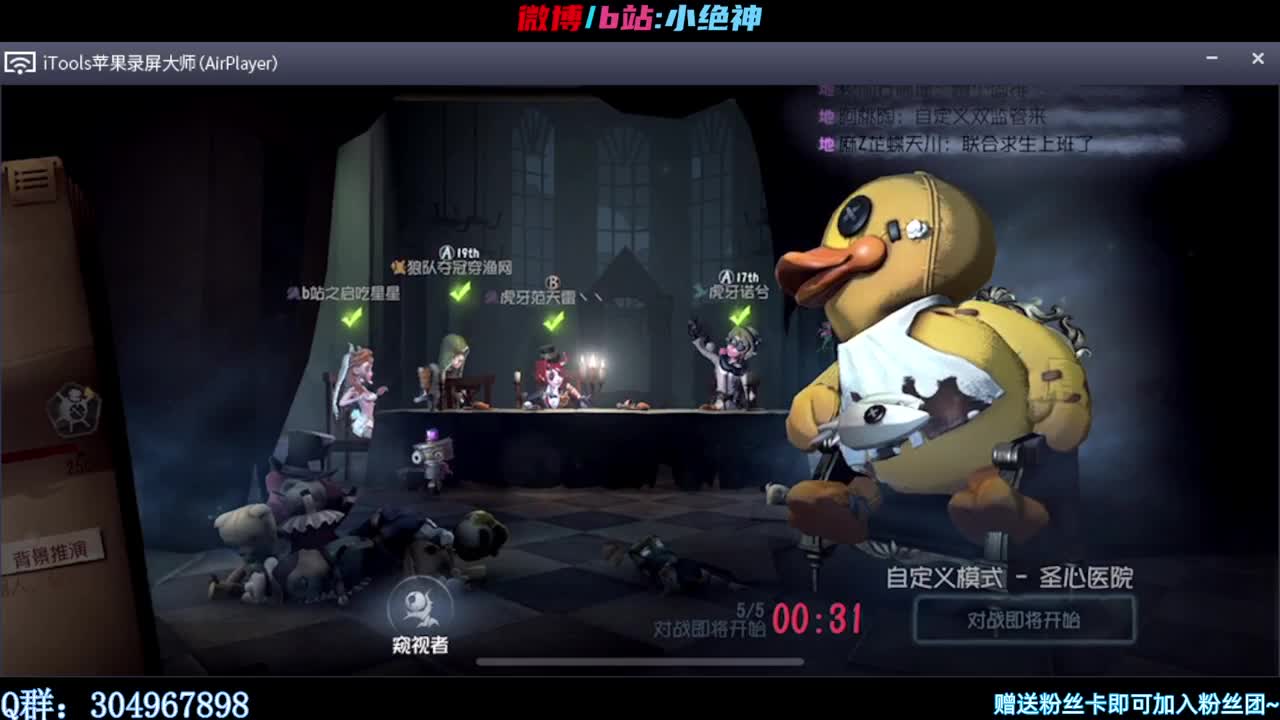Click the iTools AirPlayer logo in the title bar

(22, 61)
